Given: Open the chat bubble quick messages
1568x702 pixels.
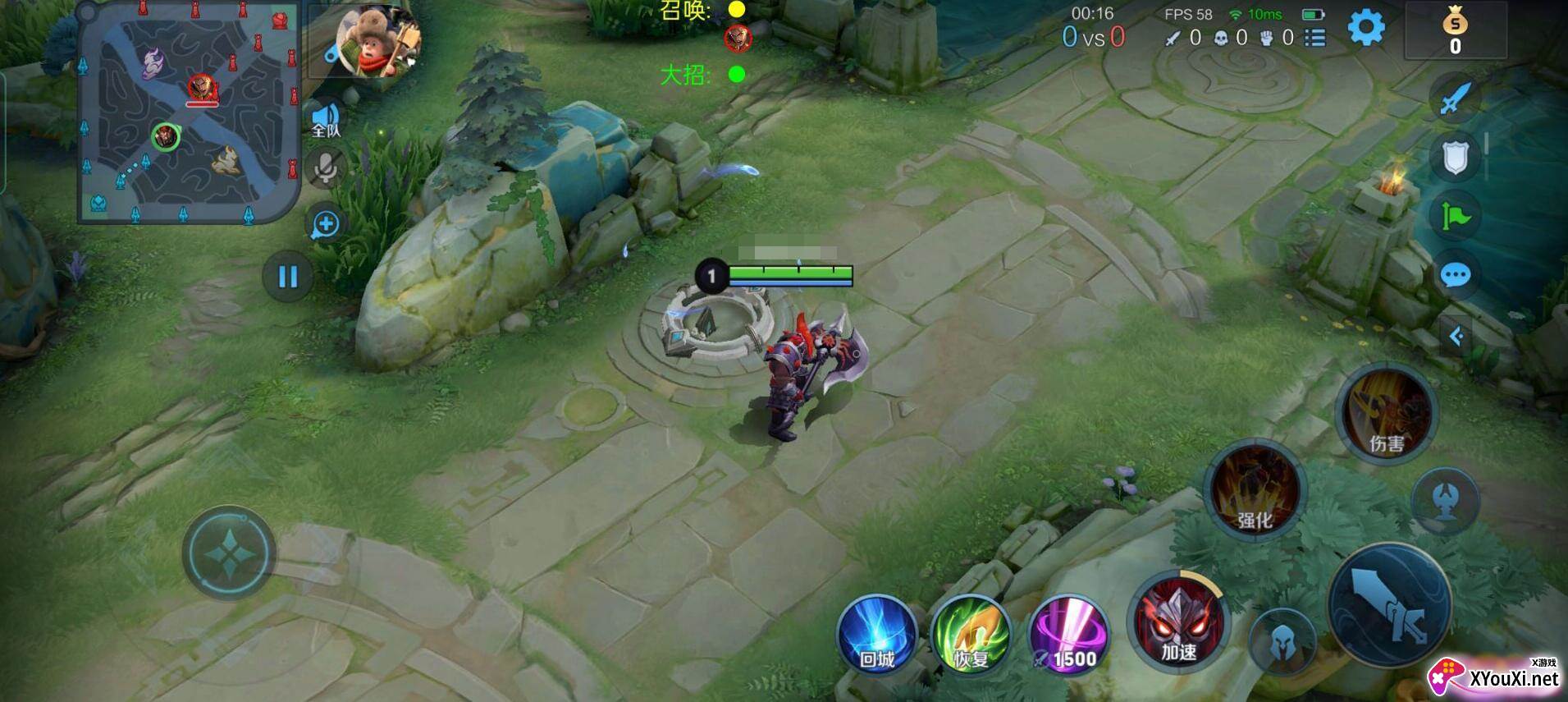Looking at the screenshot, I should 1455,275.
